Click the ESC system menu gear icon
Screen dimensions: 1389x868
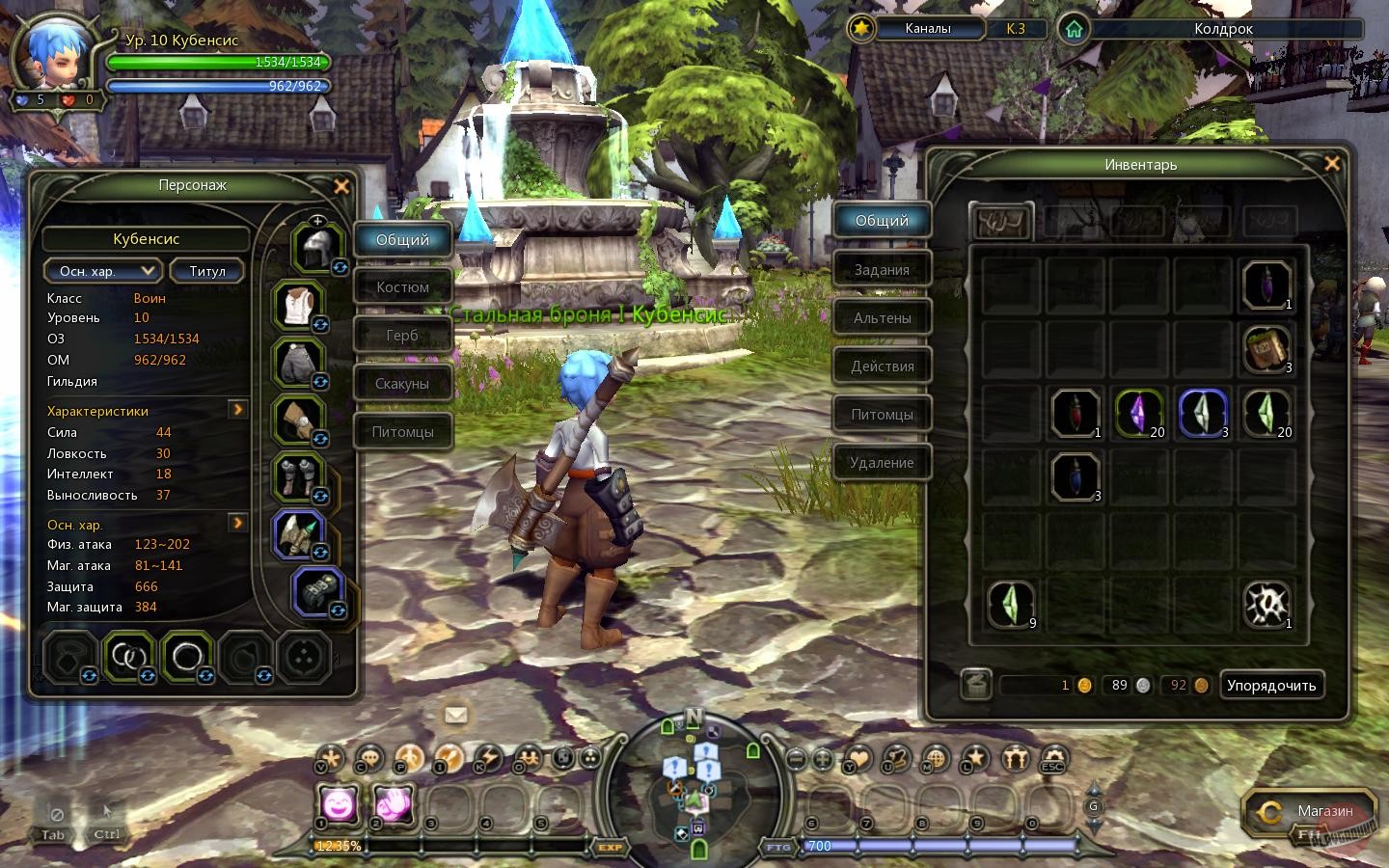click(x=1051, y=761)
